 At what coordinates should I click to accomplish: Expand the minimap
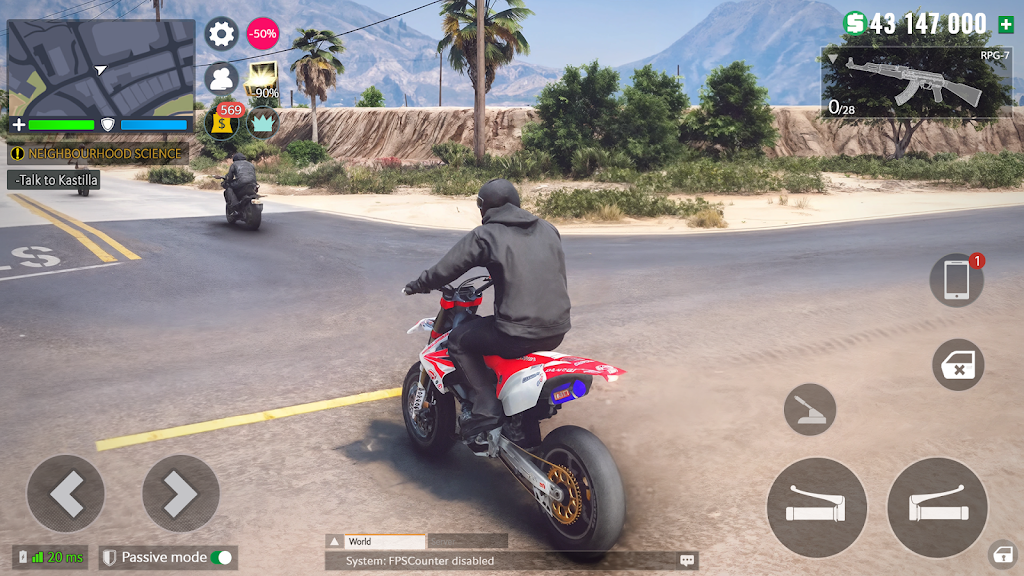pyautogui.click(x=101, y=68)
